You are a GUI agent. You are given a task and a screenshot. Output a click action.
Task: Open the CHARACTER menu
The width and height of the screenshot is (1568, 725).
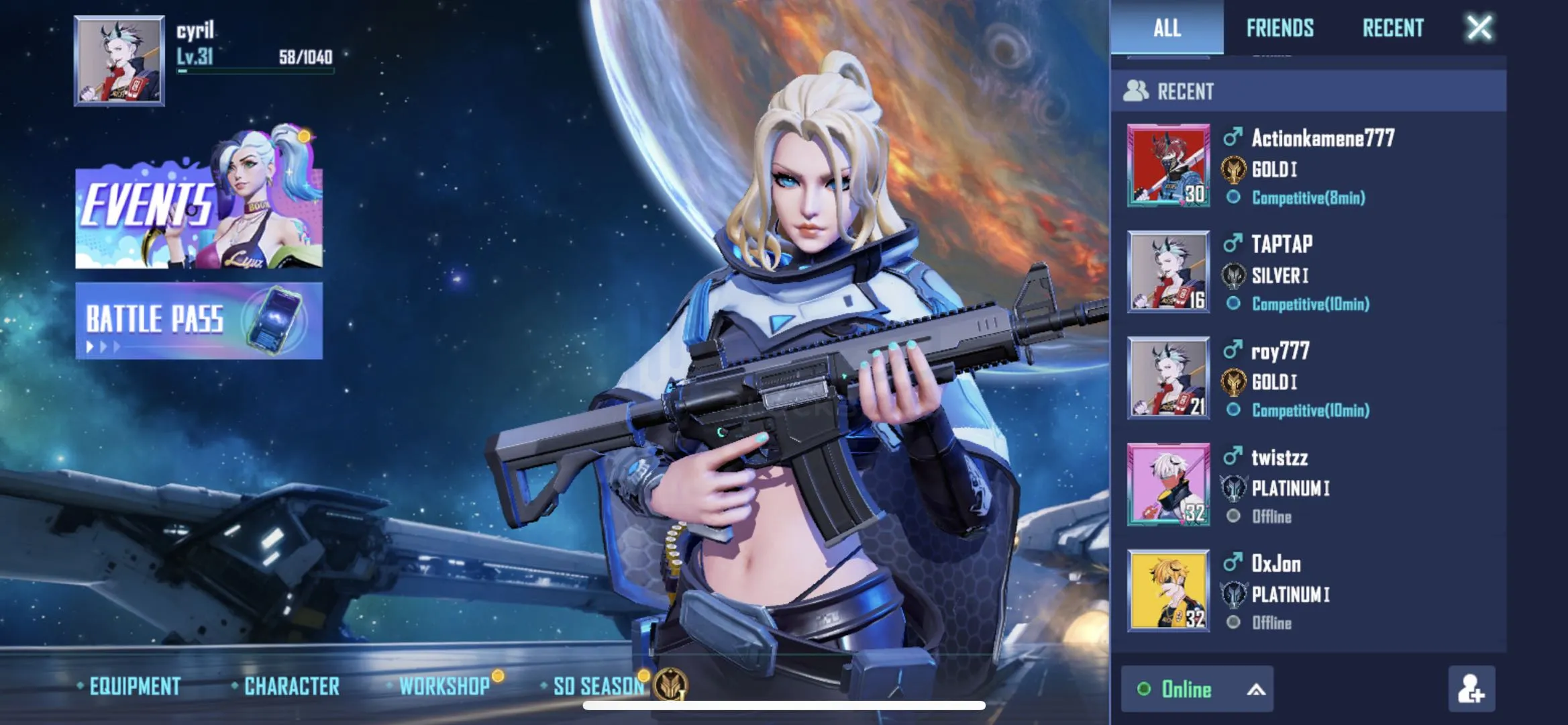tap(291, 686)
